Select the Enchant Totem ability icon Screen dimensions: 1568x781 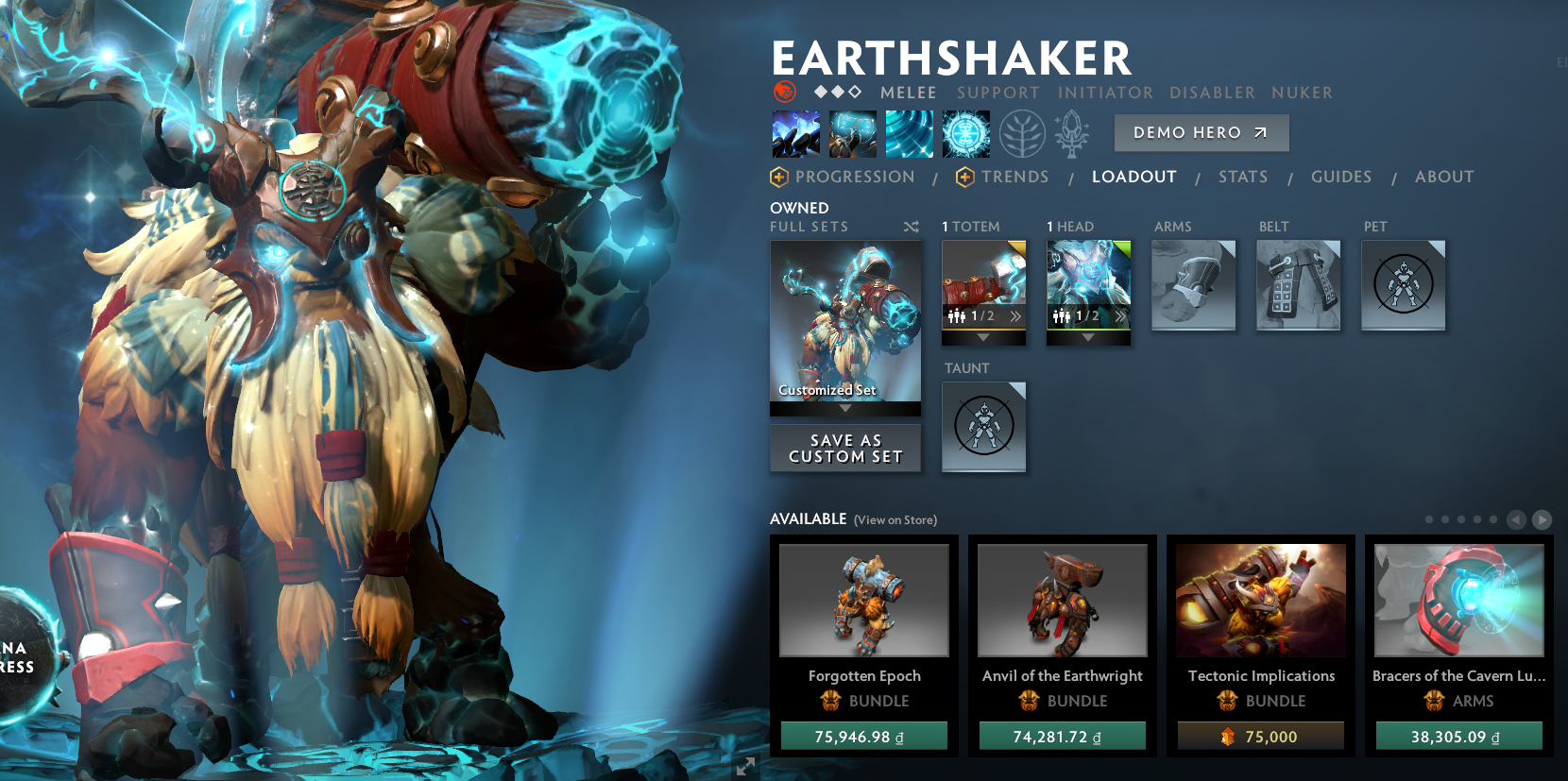coord(853,133)
